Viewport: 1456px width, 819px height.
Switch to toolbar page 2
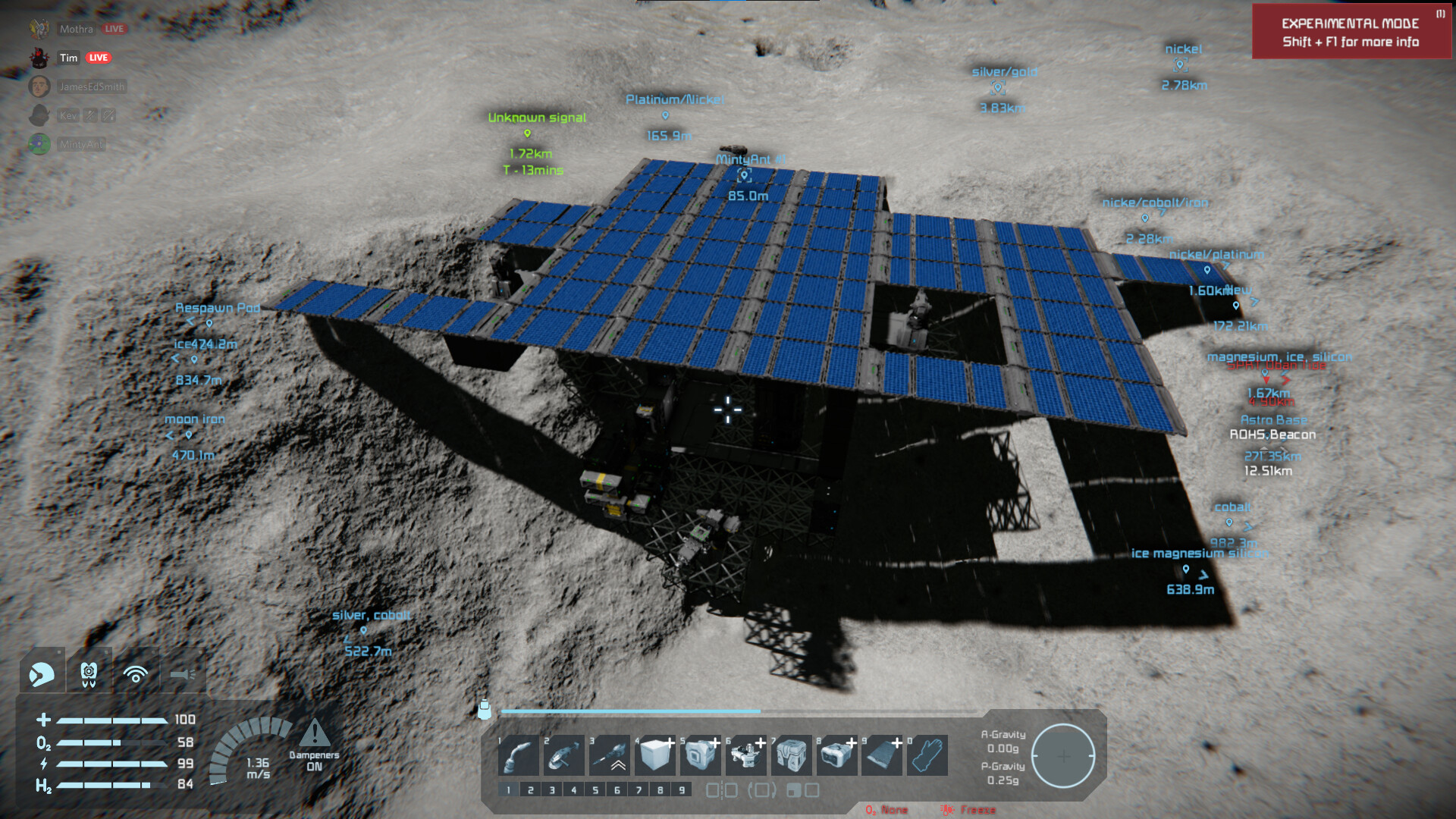[x=530, y=790]
